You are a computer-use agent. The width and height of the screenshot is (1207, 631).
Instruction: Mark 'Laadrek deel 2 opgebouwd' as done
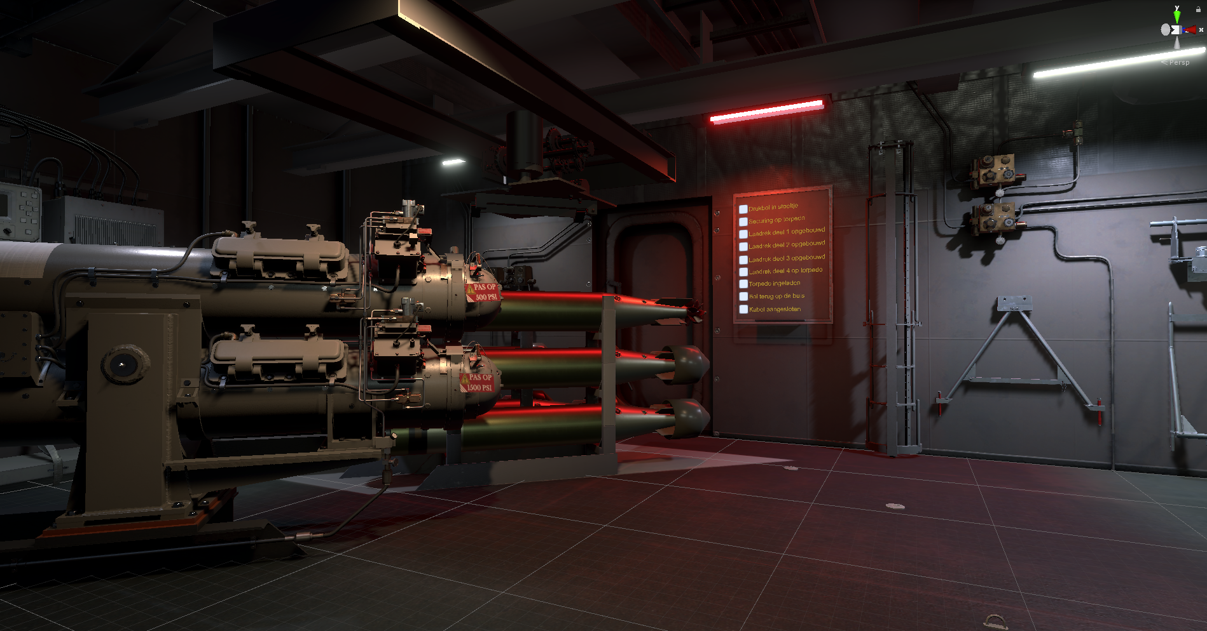[743, 247]
